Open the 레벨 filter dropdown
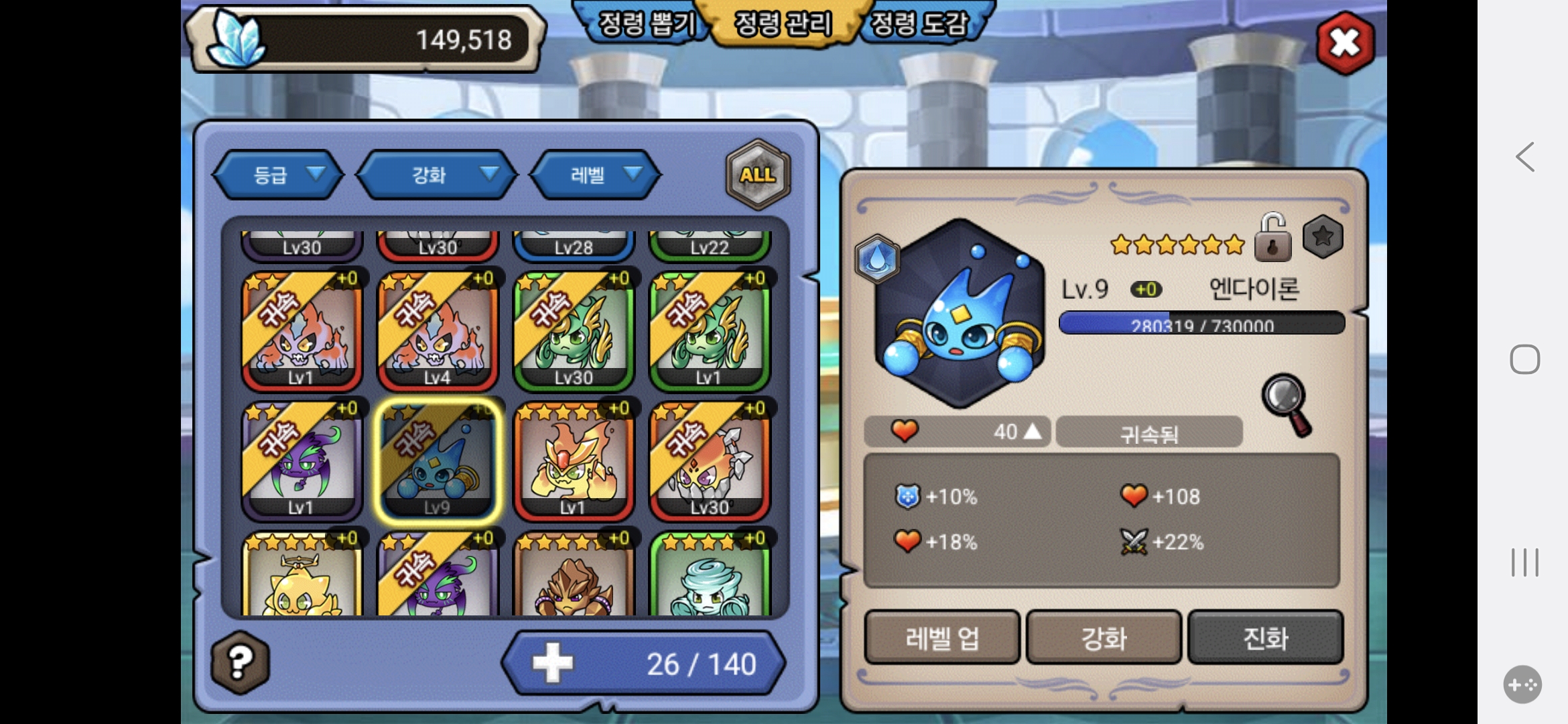Image resolution: width=1568 pixels, height=724 pixels. 596,175
